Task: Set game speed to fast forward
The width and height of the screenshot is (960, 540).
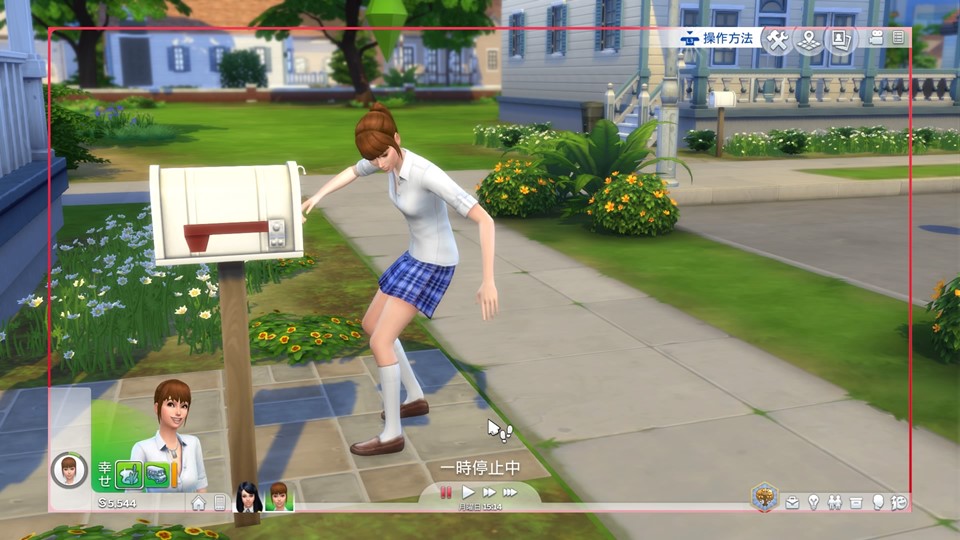Action: (x=489, y=492)
